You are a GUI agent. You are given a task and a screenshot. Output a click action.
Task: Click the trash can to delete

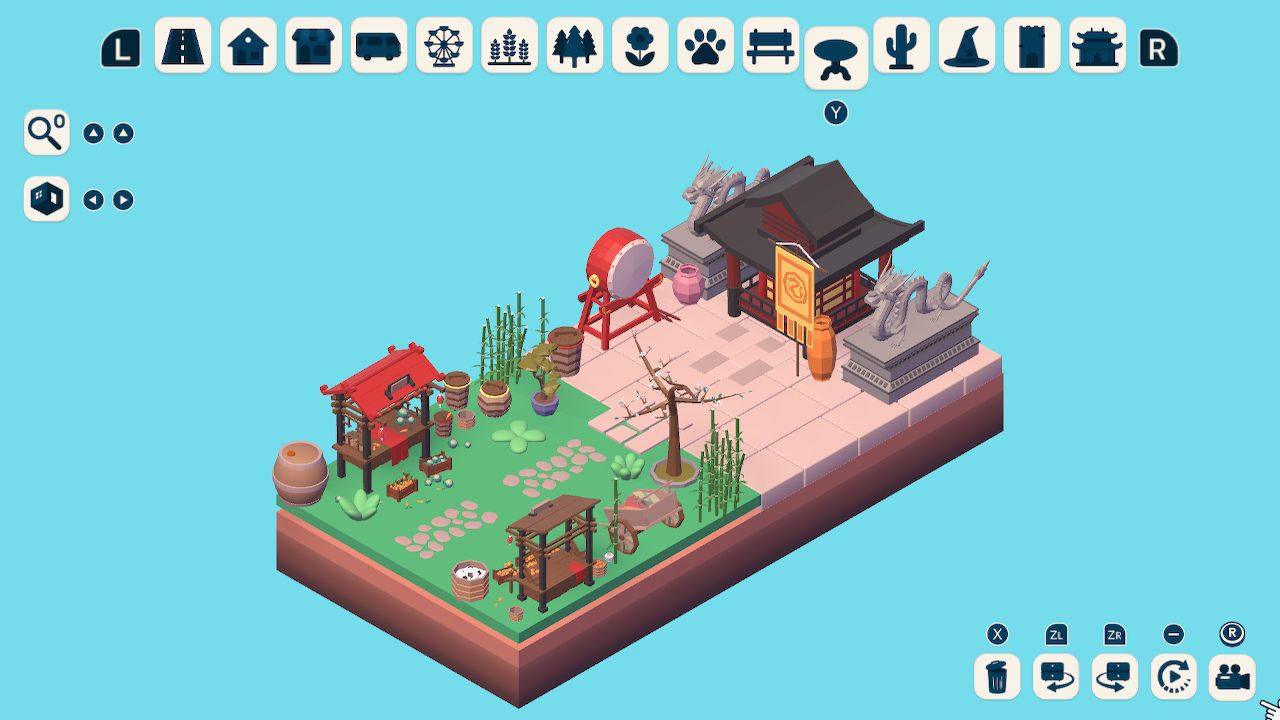click(x=994, y=676)
